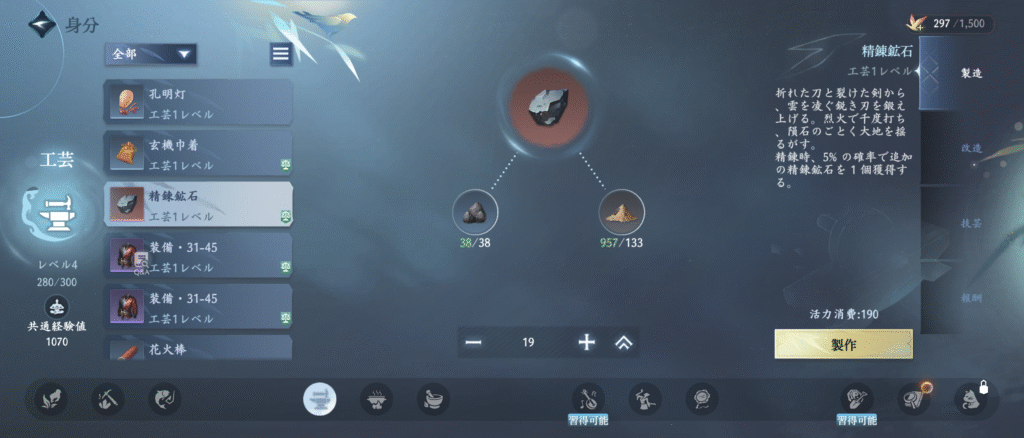Select the 精錬鉱石 recipe row
Image resolution: width=1024 pixels, height=438 pixels.
198,204
